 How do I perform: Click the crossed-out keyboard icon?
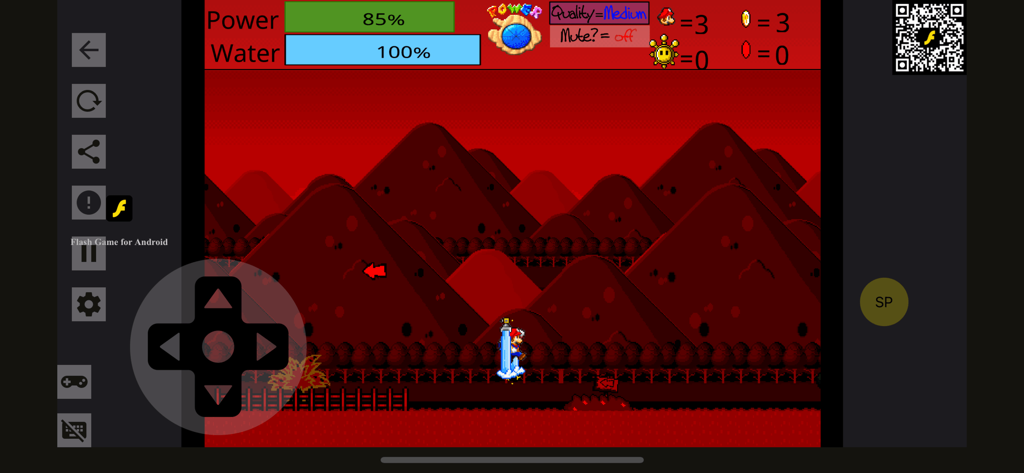click(x=74, y=431)
